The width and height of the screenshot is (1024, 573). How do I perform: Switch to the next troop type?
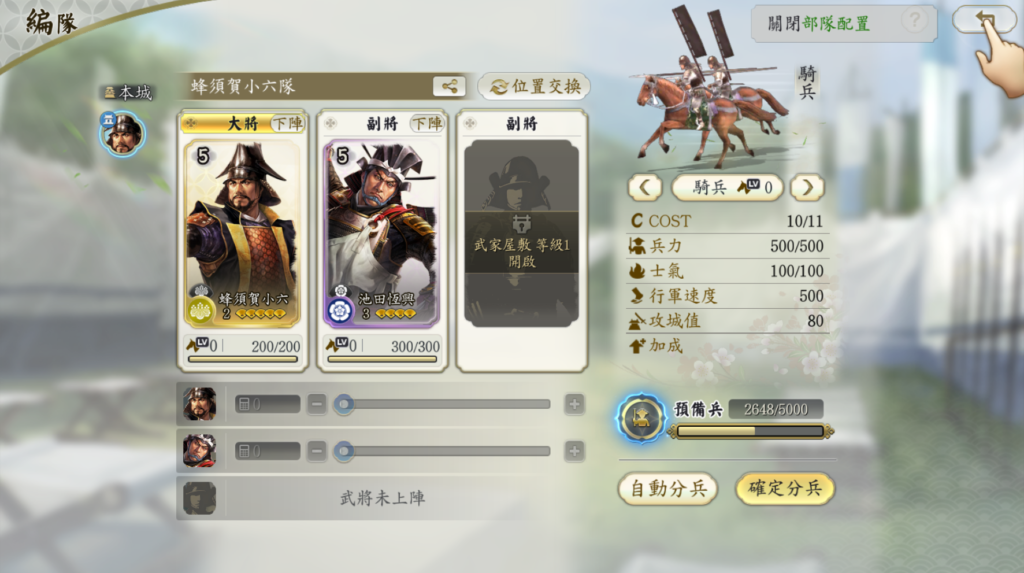807,187
